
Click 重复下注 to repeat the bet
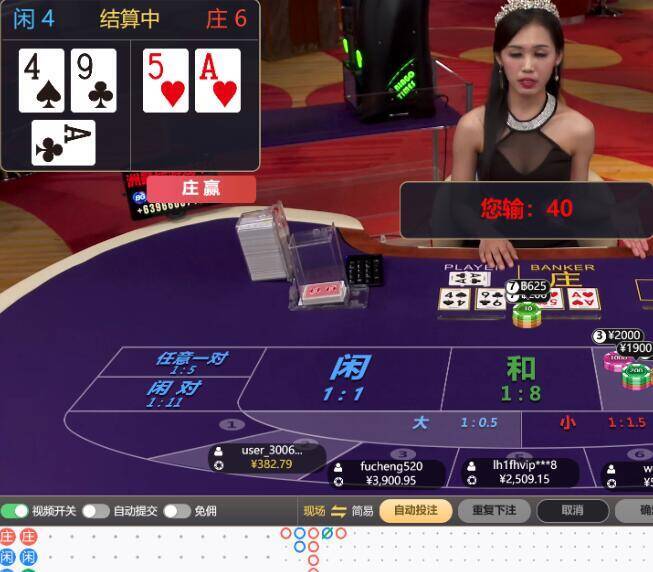click(494, 511)
